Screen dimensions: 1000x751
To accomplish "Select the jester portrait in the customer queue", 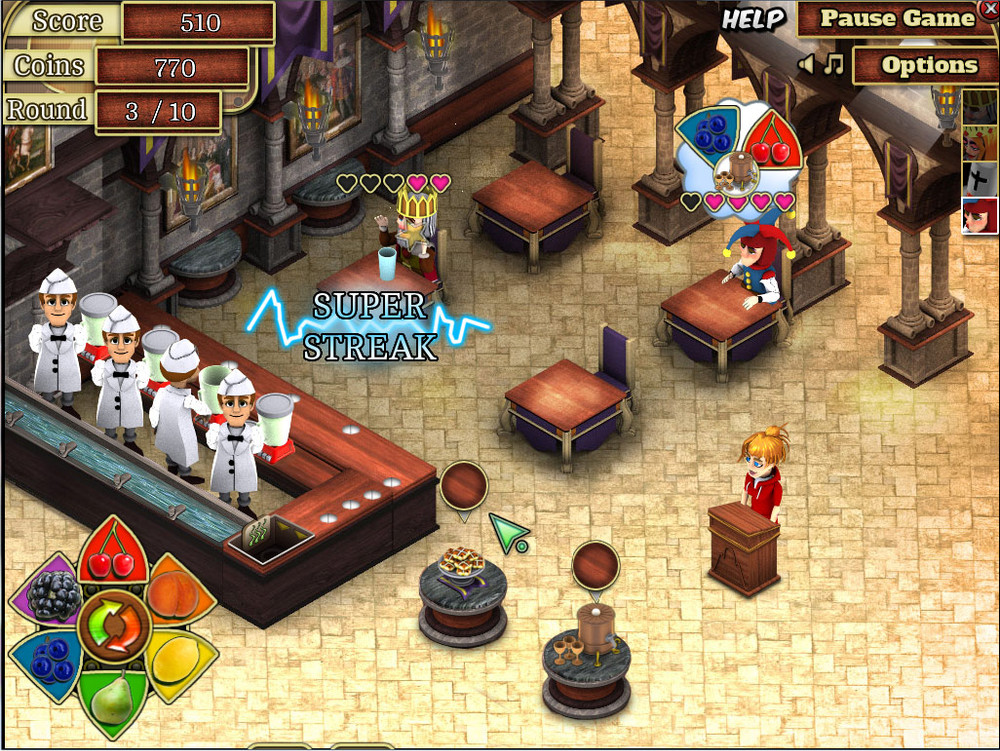I will click(979, 215).
